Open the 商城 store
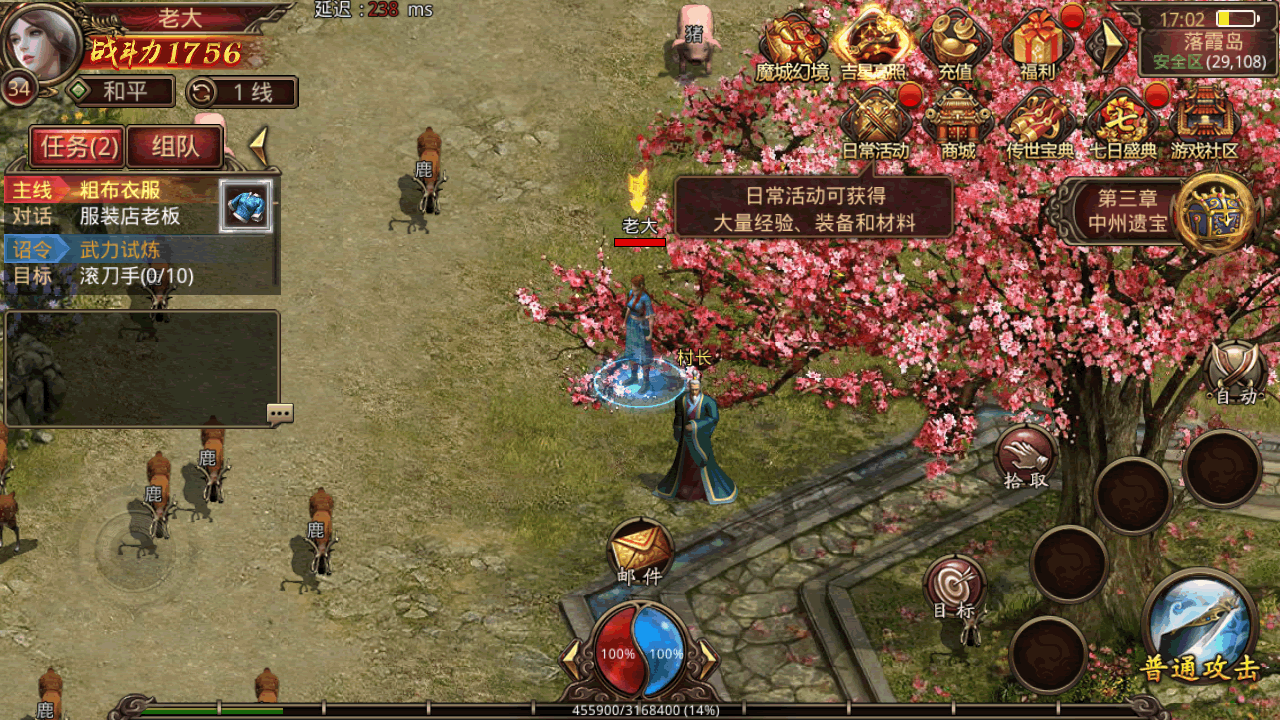This screenshot has height=720, width=1280. pos(957,124)
